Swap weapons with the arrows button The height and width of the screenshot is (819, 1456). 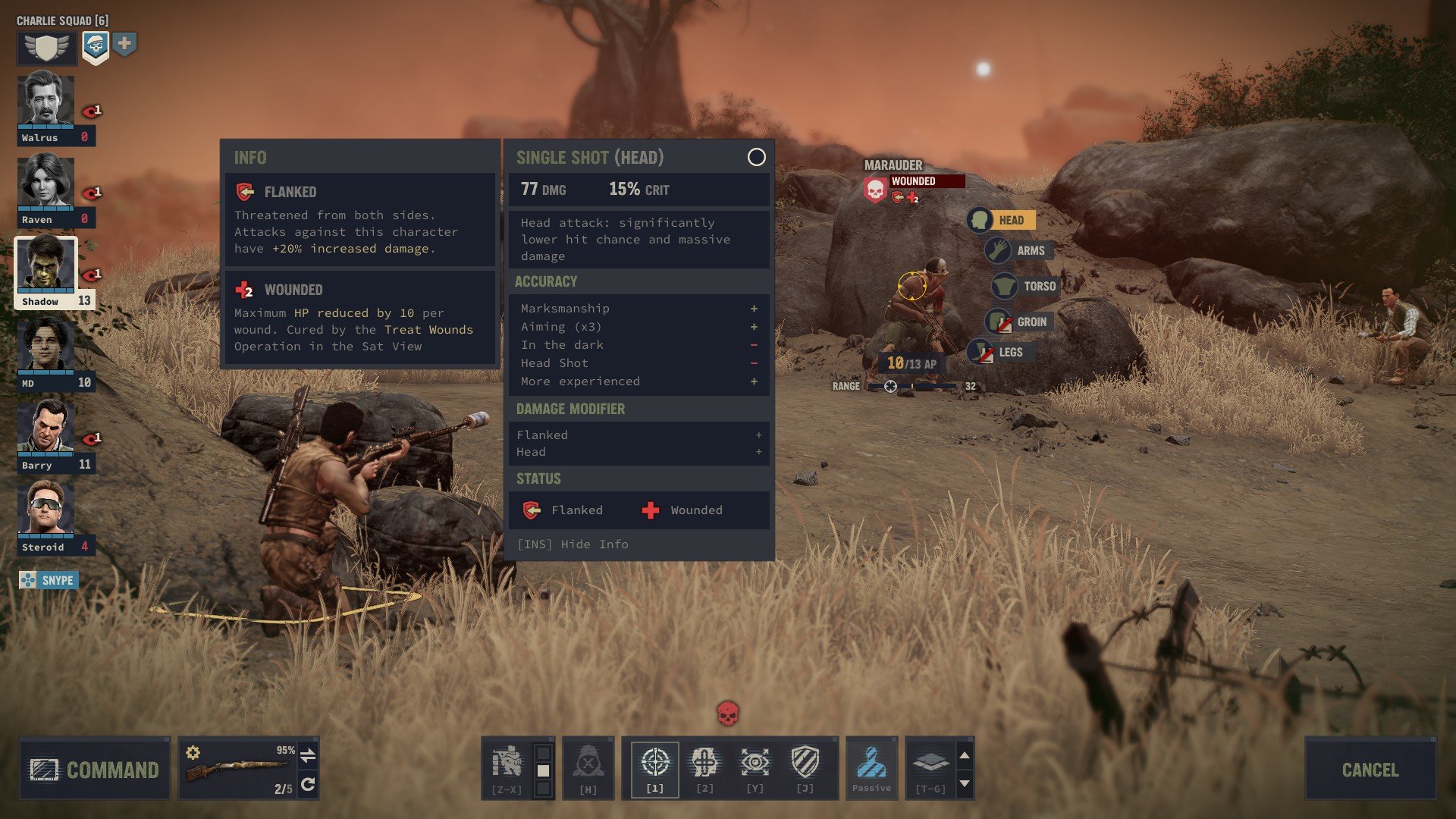click(x=308, y=755)
